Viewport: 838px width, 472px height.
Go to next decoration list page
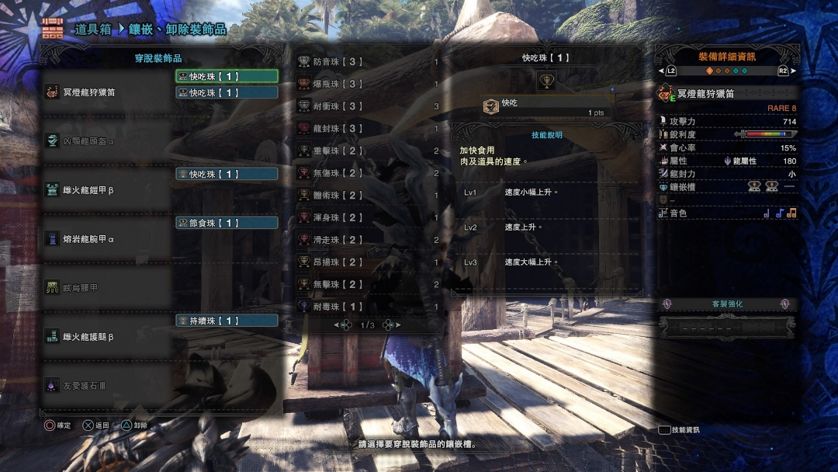pyautogui.click(x=390, y=325)
